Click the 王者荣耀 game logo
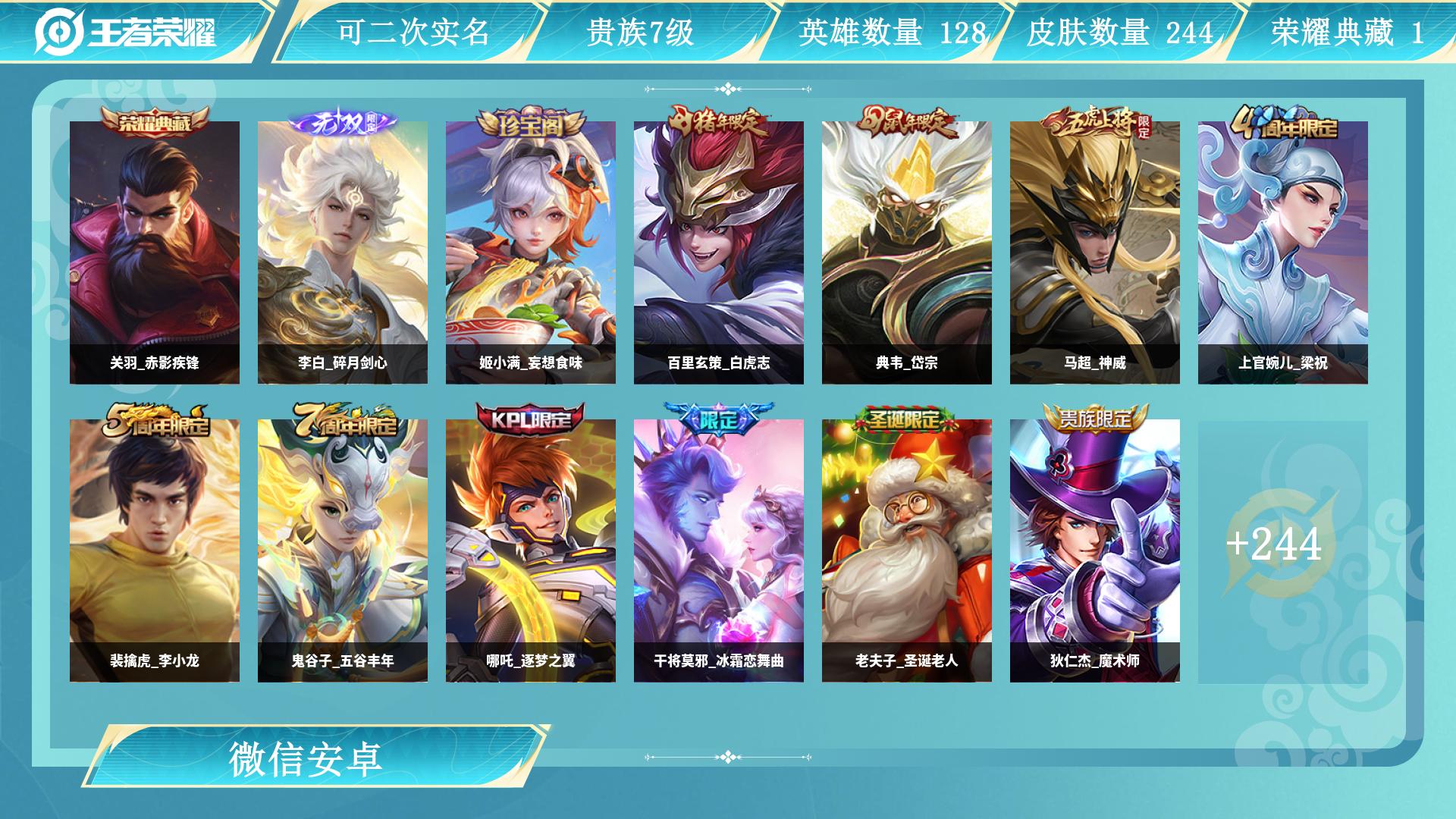Viewport: 1456px width, 819px height. (x=136, y=30)
